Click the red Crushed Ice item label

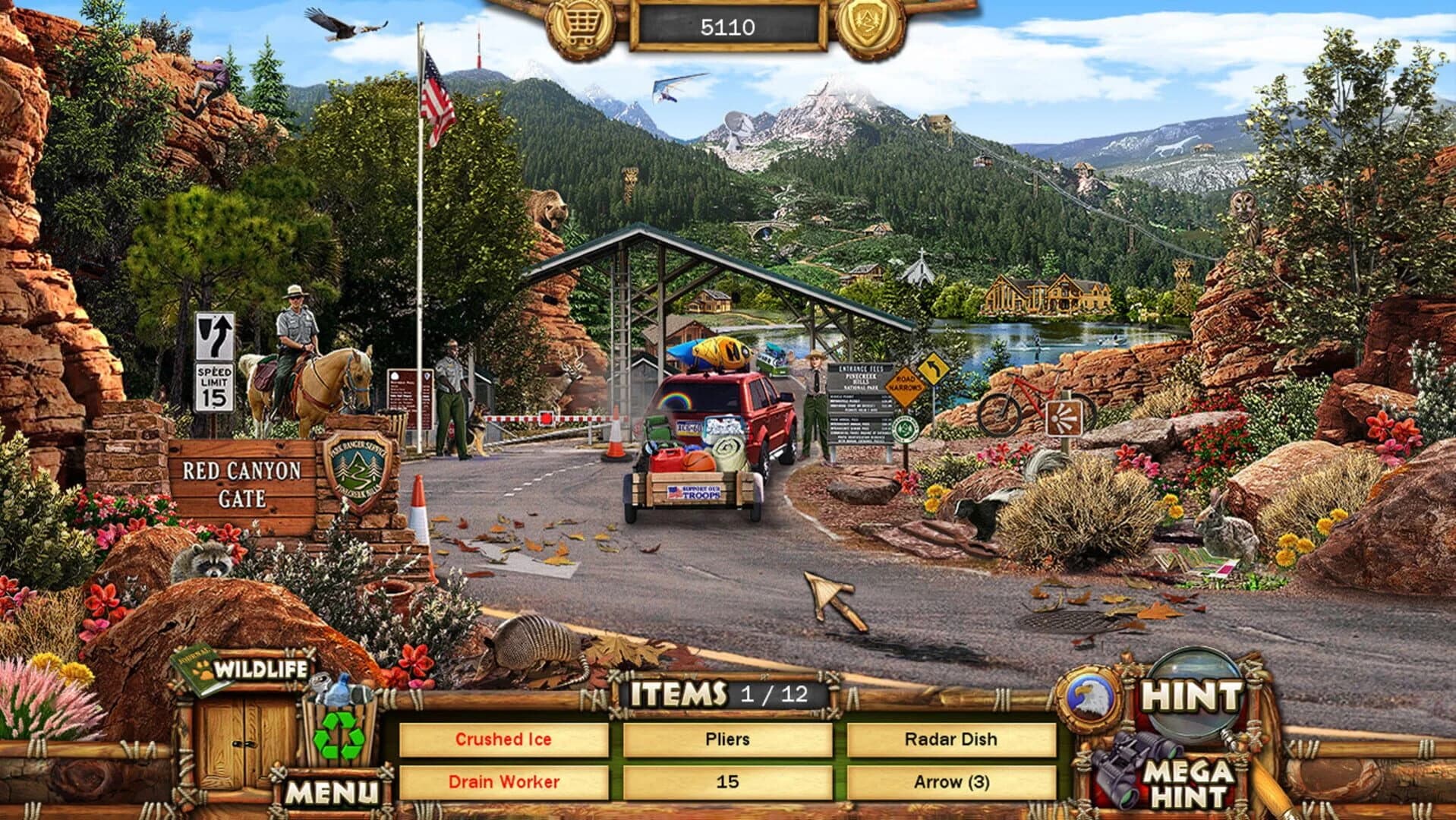[504, 737]
